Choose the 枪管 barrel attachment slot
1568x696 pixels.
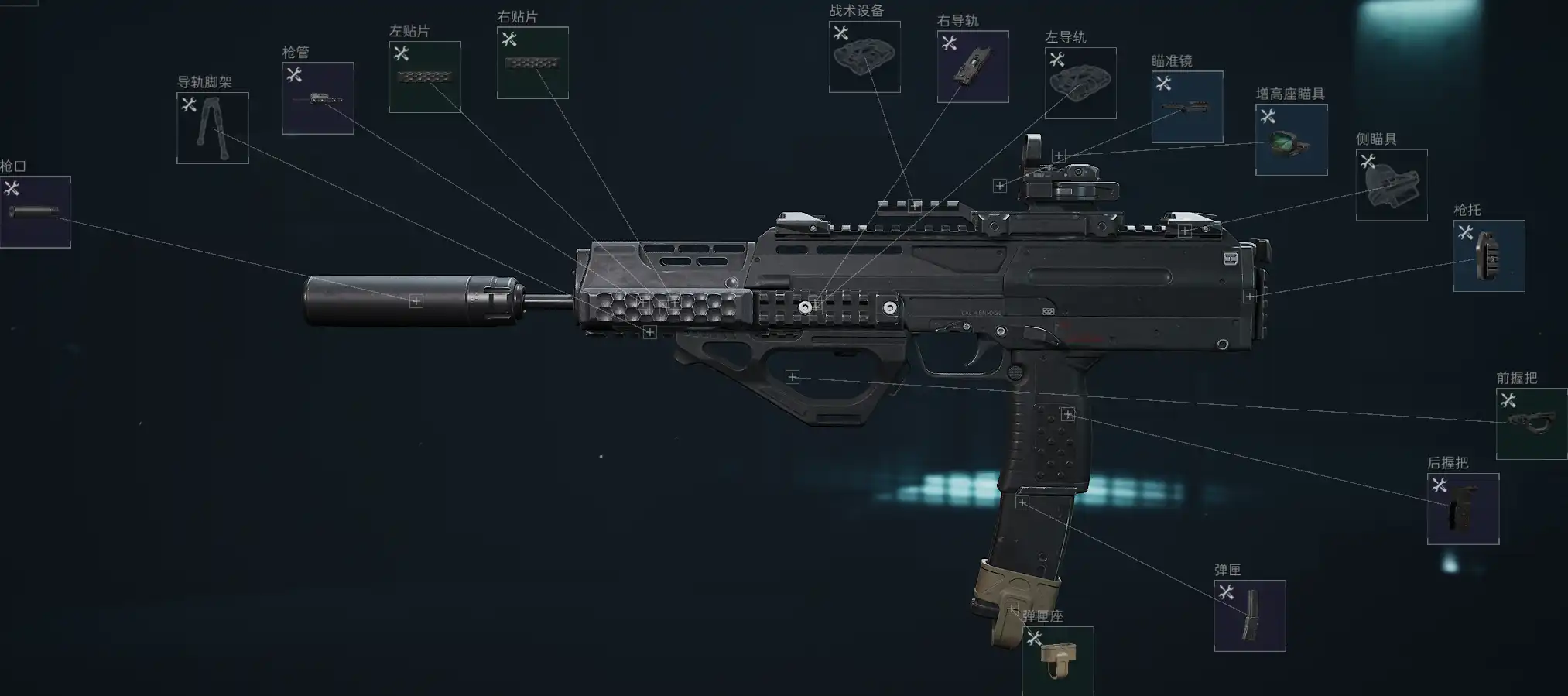tap(318, 98)
